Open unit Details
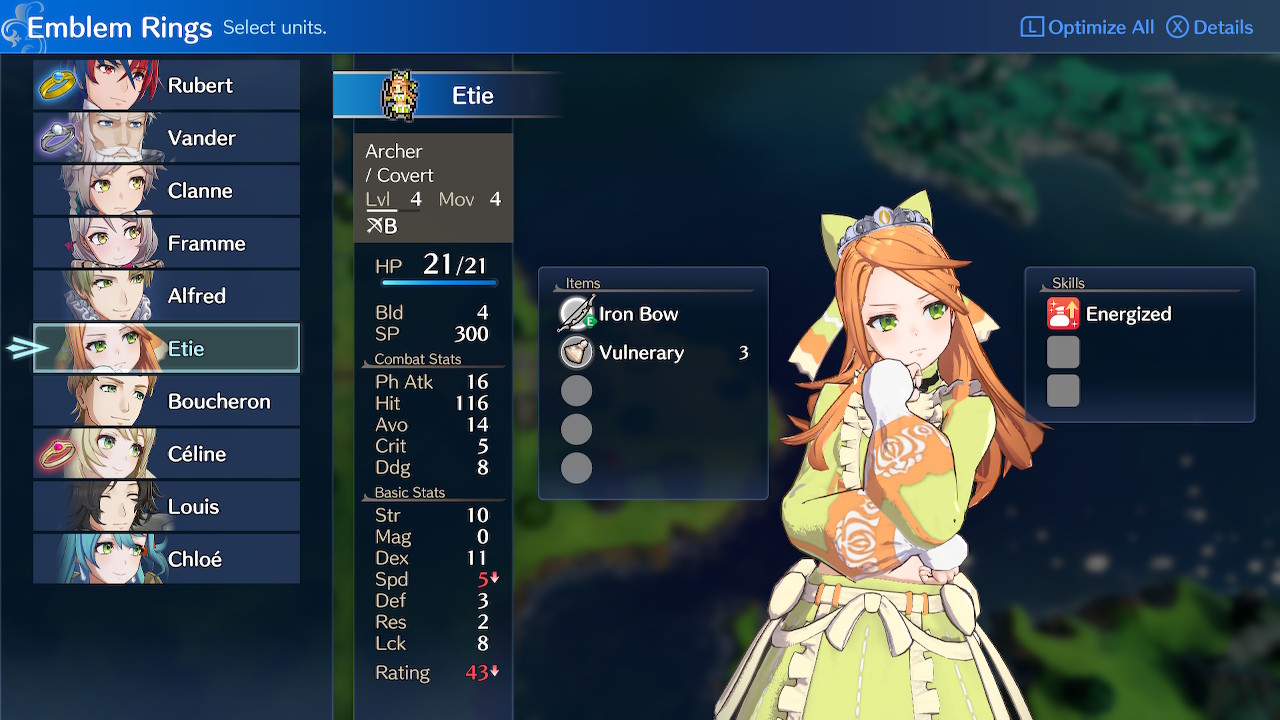The width and height of the screenshot is (1280, 720). coord(1210,27)
